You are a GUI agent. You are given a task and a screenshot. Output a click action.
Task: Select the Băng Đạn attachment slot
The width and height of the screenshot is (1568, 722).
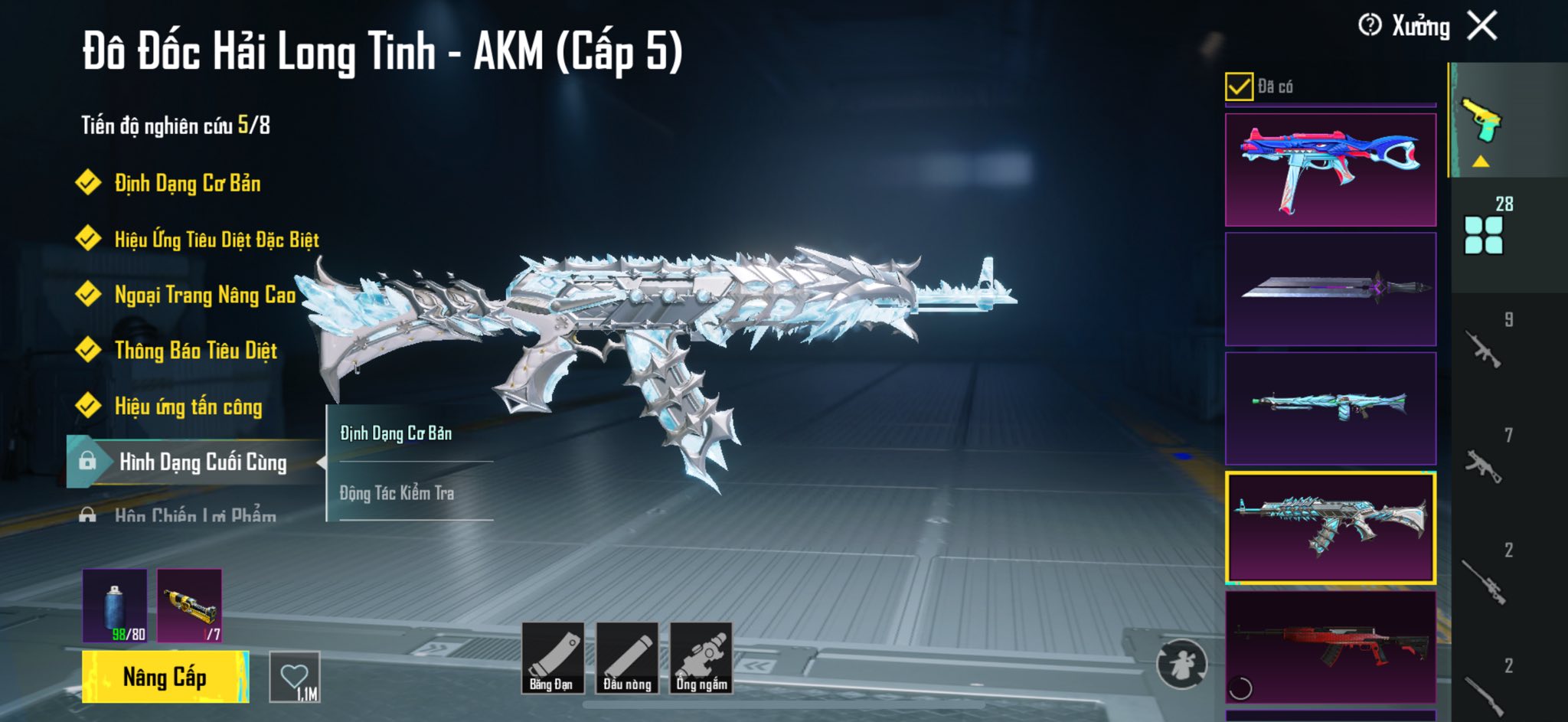point(552,658)
